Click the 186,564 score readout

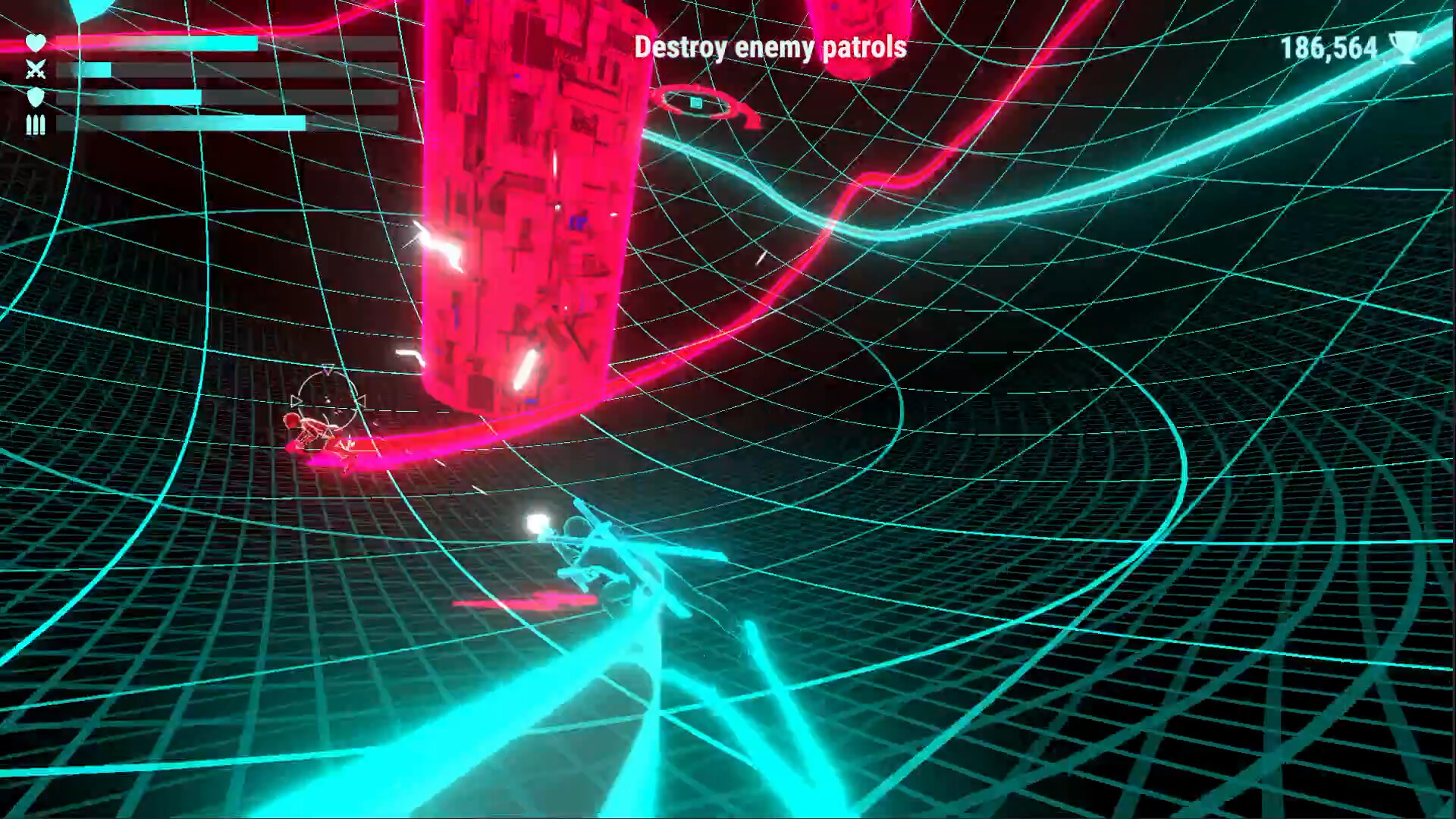(x=1331, y=49)
